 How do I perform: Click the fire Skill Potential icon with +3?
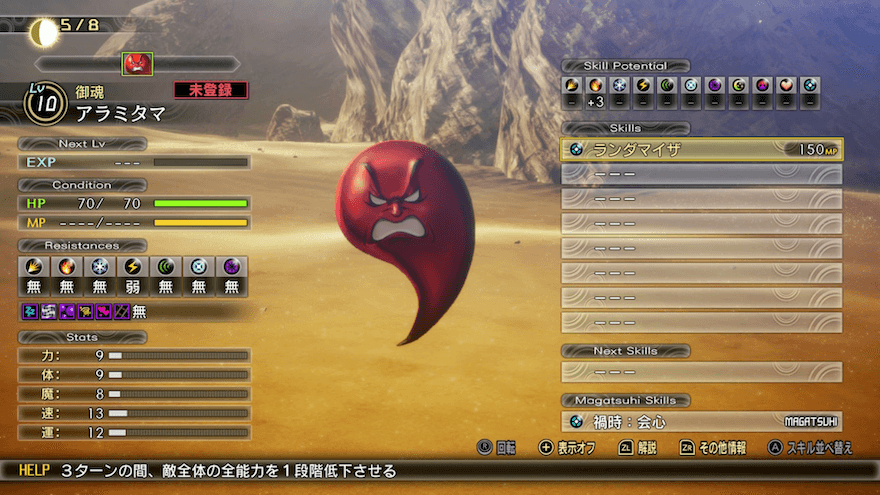(x=595, y=86)
